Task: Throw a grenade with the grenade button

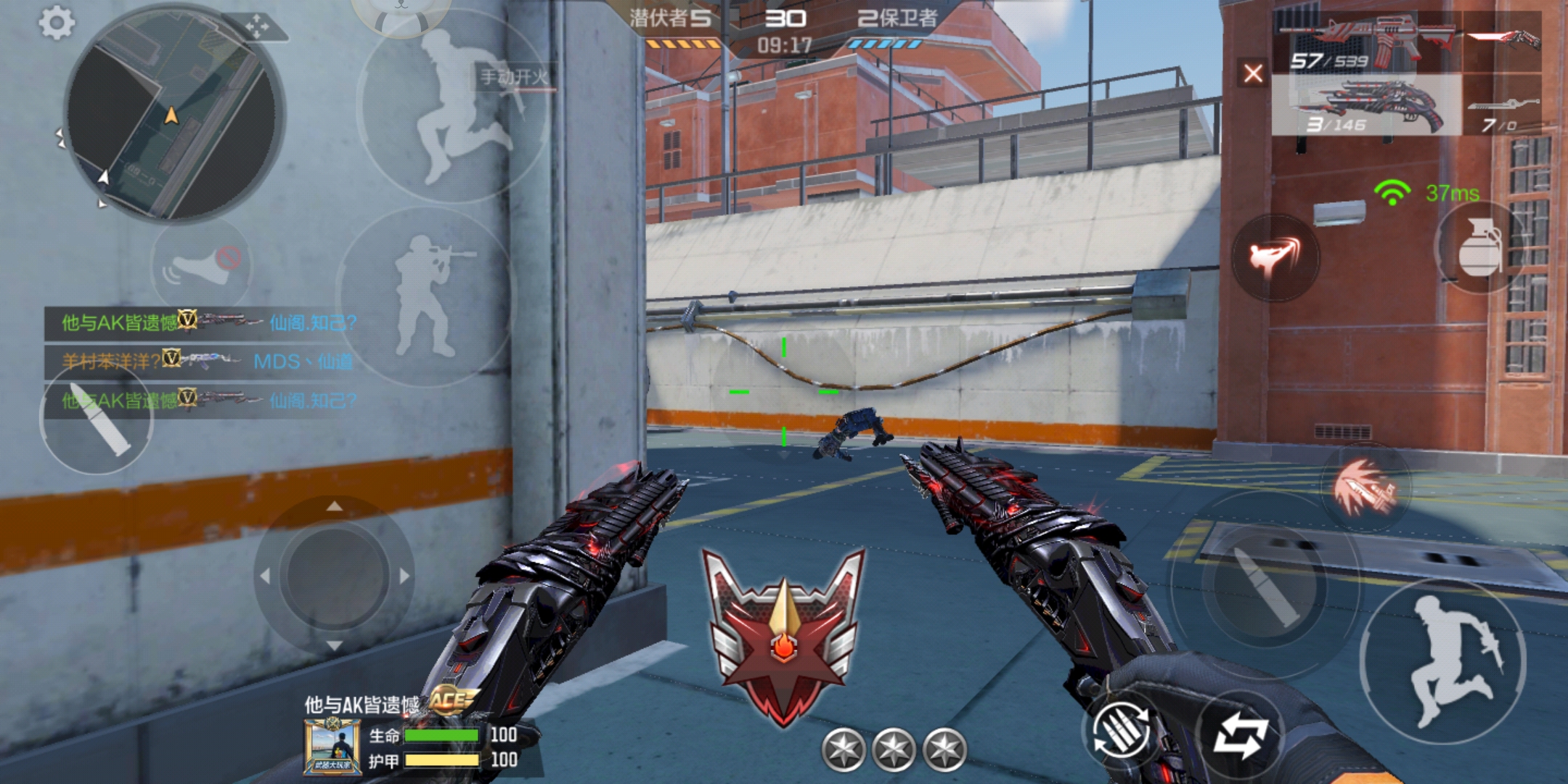Action: click(x=1479, y=247)
